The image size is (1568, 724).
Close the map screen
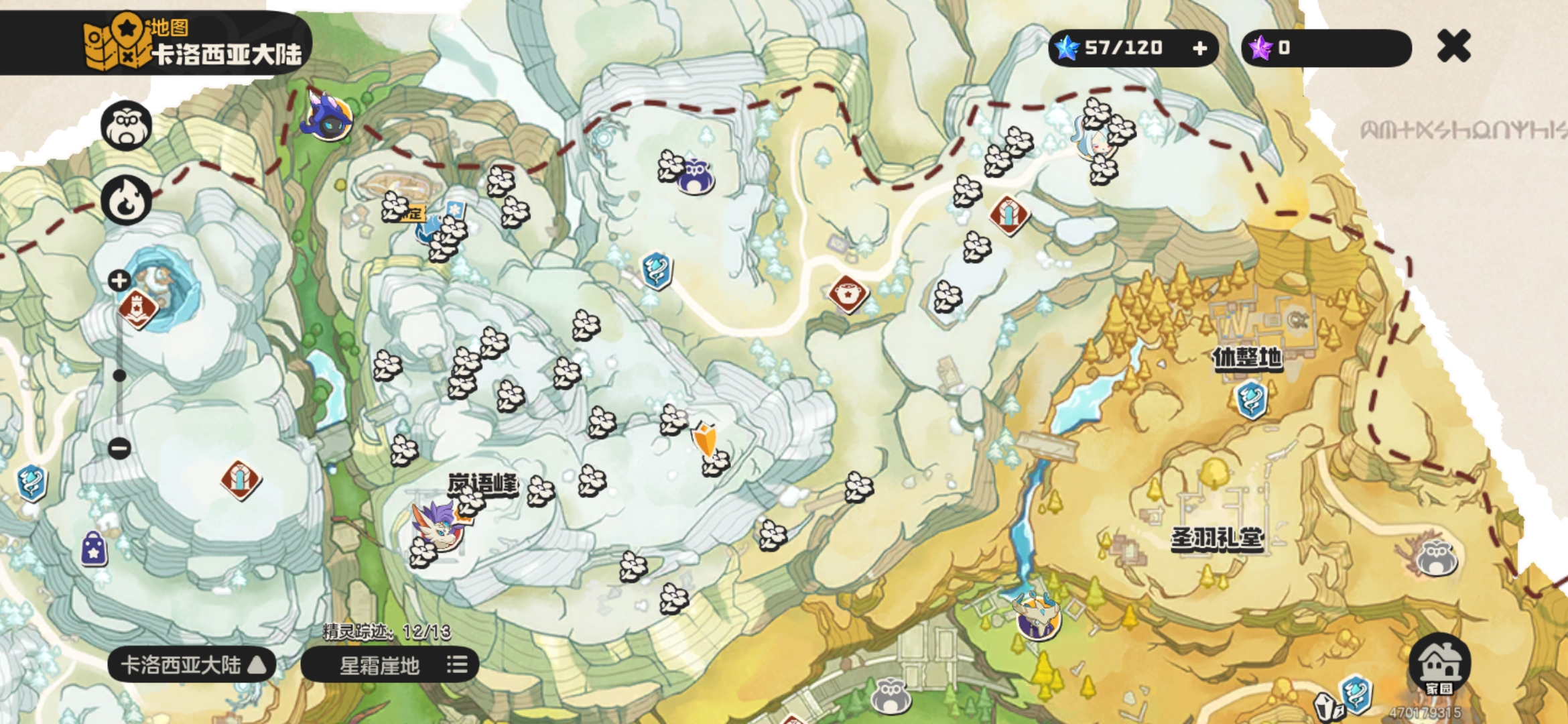click(1453, 47)
